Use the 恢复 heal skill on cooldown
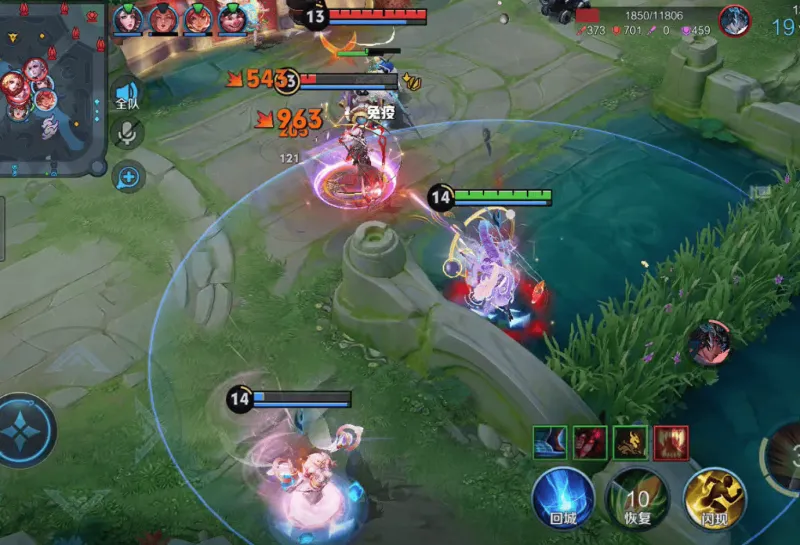Screen dimensions: 800x545 (x=638, y=497)
